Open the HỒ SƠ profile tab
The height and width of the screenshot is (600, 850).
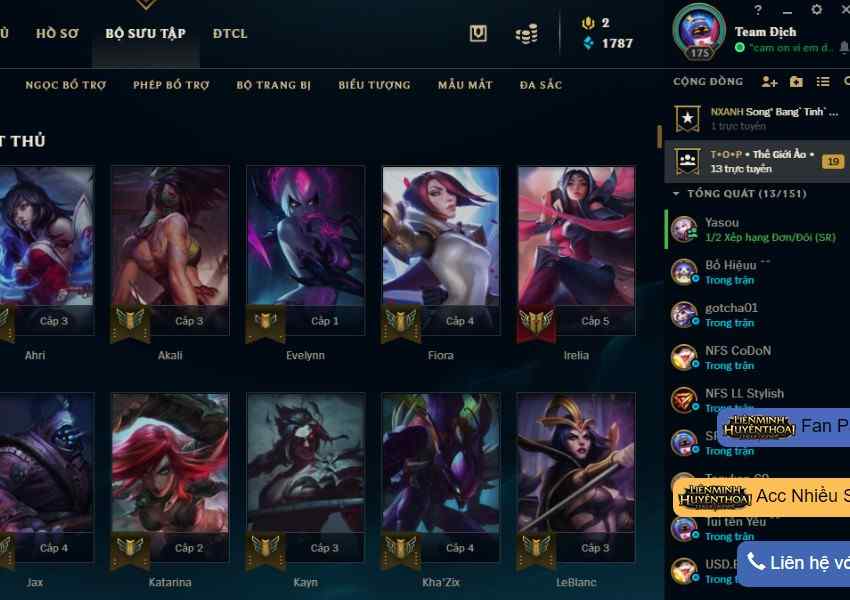click(57, 33)
